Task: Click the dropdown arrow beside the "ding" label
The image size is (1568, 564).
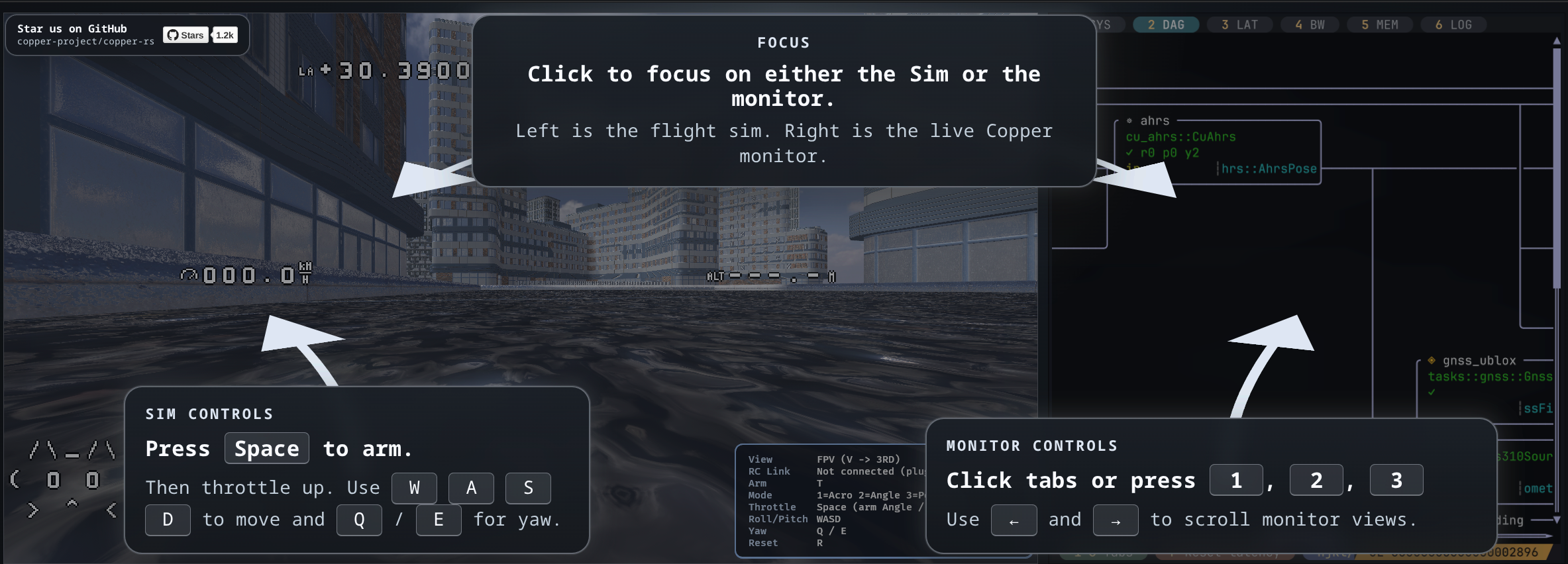Action: coord(1557,520)
